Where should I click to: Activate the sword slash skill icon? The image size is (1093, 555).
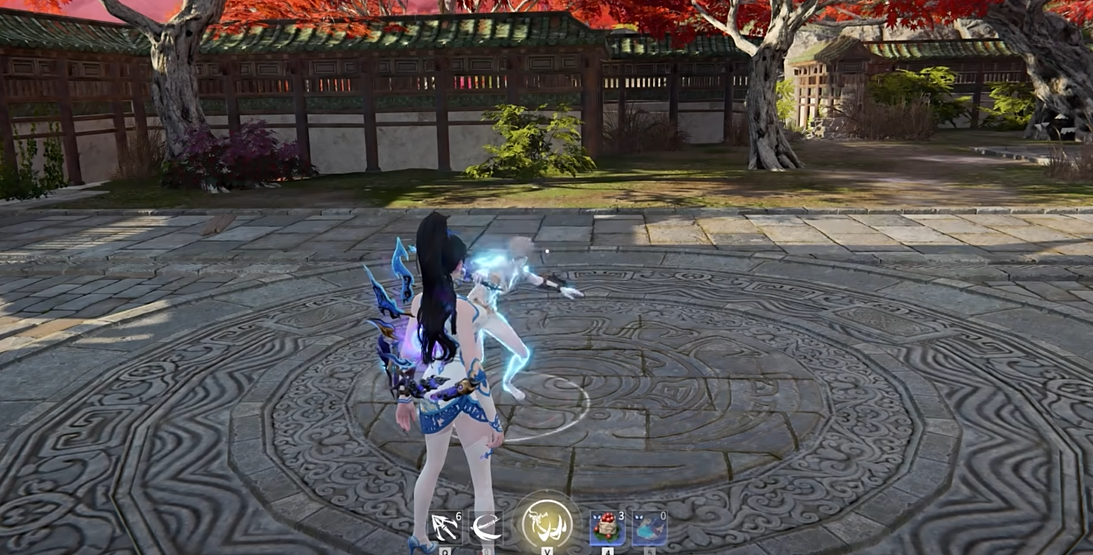pyautogui.click(x=486, y=527)
